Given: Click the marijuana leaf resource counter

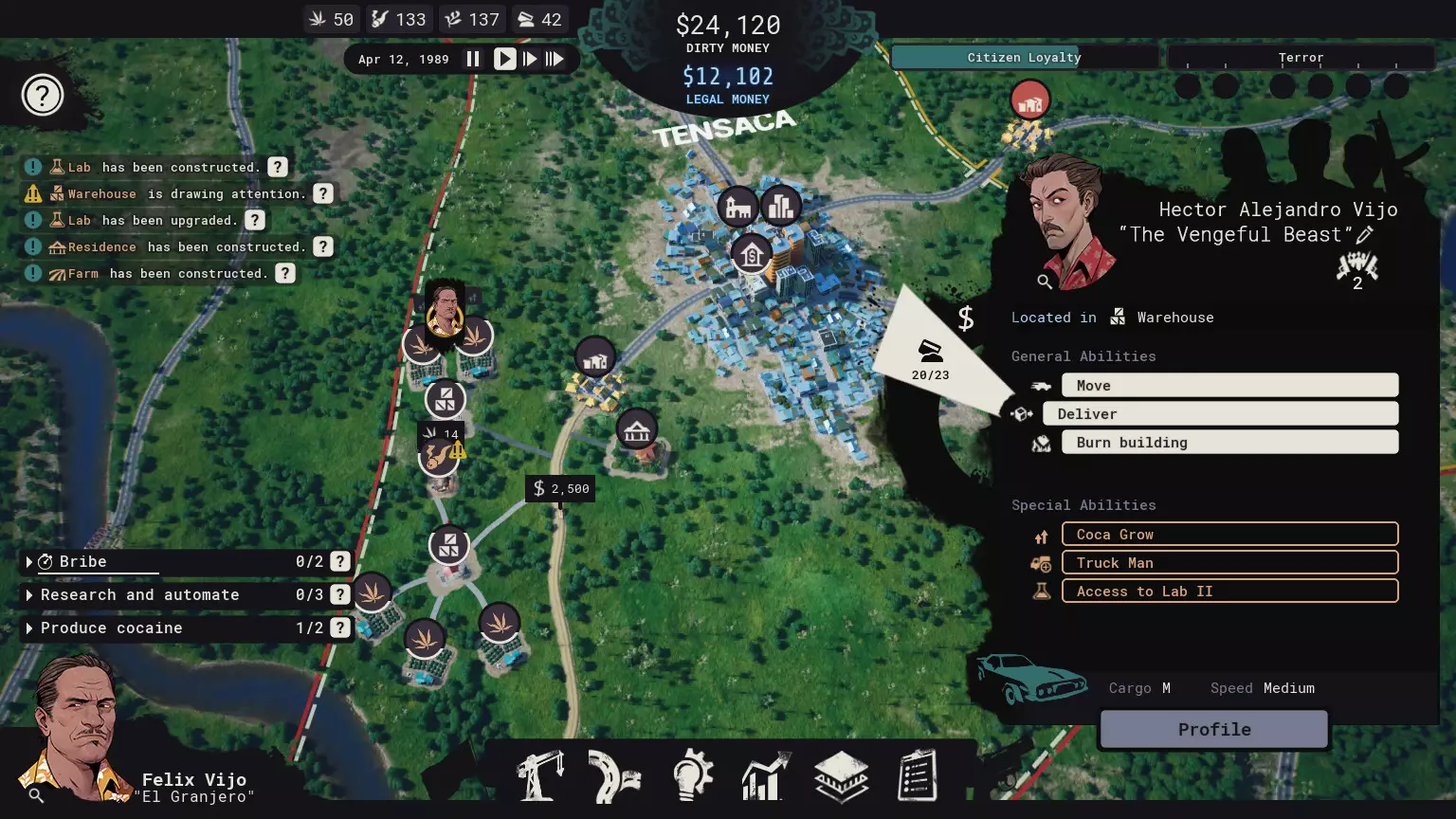Looking at the screenshot, I should pyautogui.click(x=331, y=19).
